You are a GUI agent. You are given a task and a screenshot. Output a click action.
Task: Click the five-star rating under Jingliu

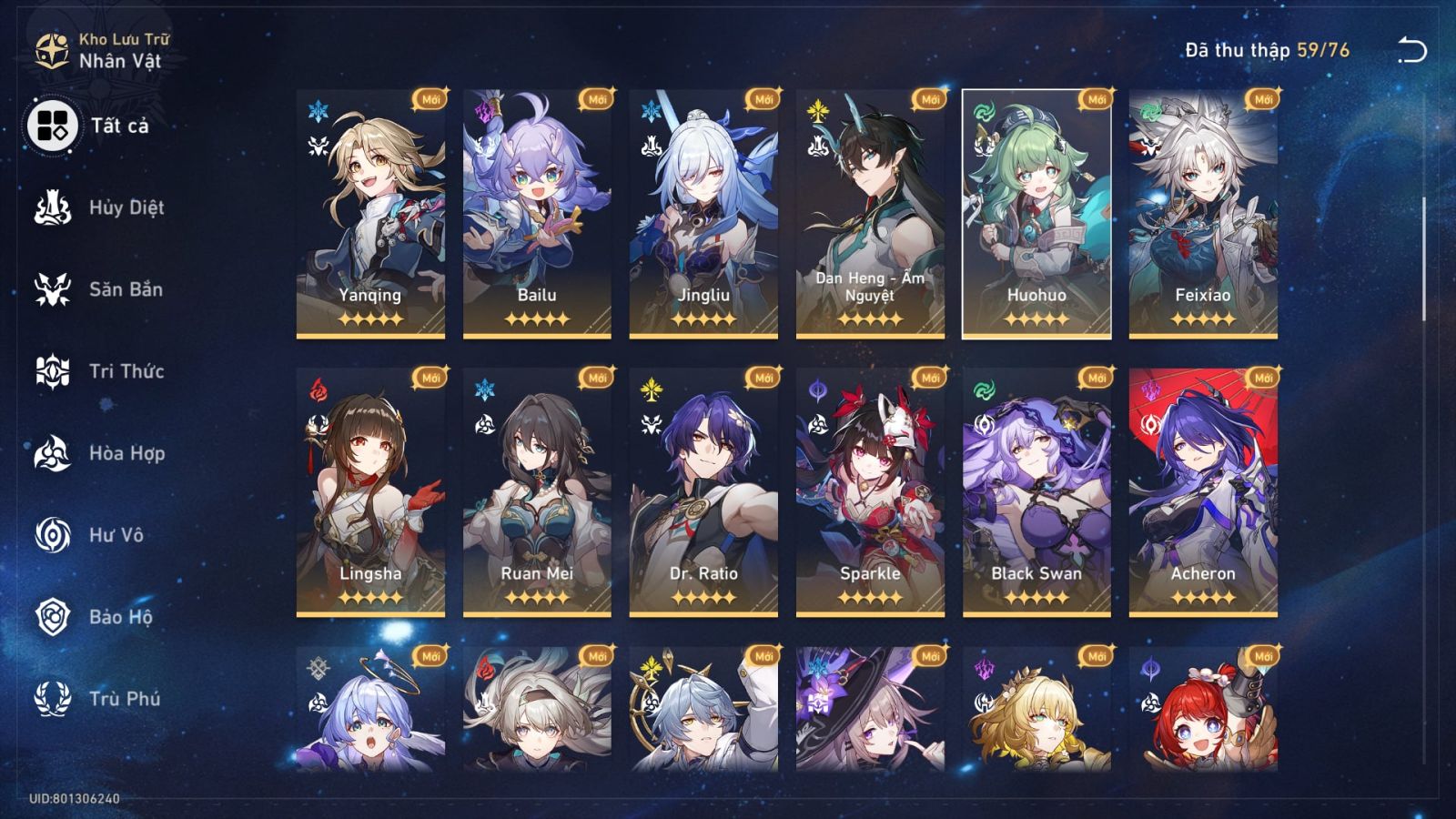[x=705, y=319]
